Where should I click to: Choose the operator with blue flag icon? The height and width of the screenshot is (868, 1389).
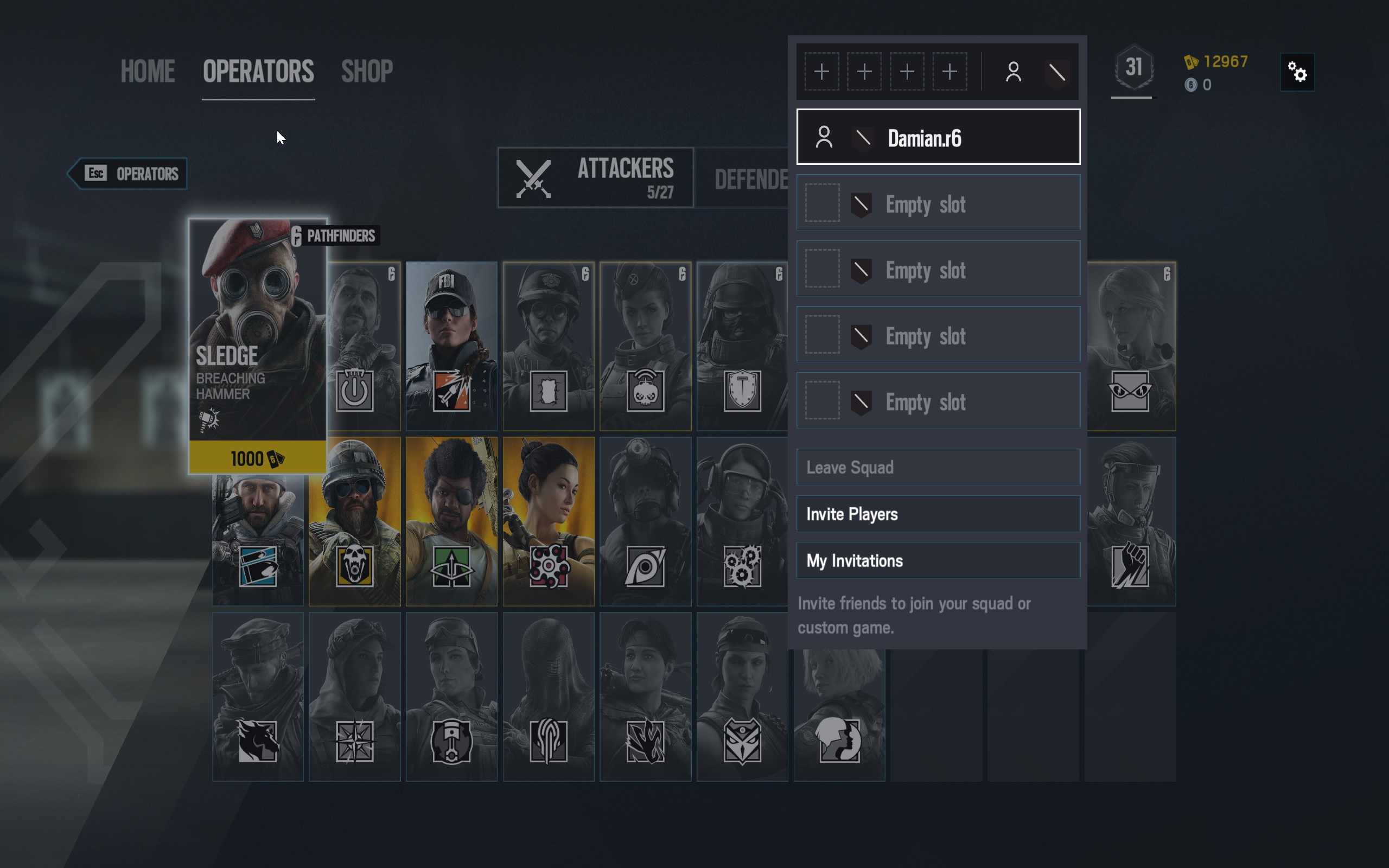tap(258, 540)
